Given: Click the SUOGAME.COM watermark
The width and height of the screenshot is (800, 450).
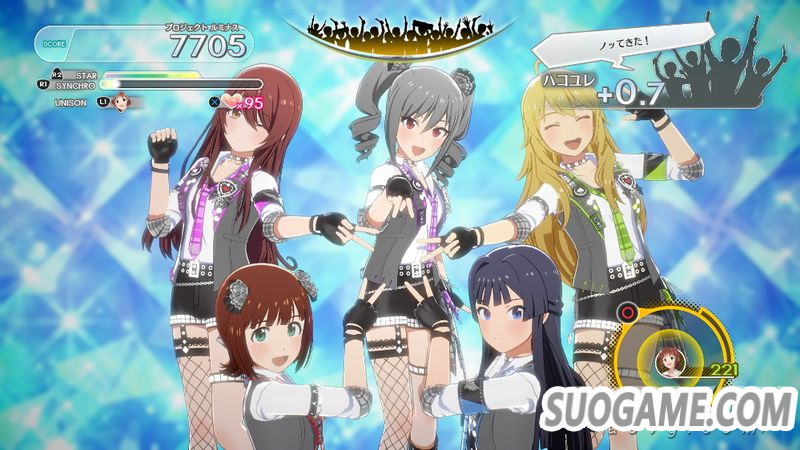Looking at the screenshot, I should pos(668,412).
